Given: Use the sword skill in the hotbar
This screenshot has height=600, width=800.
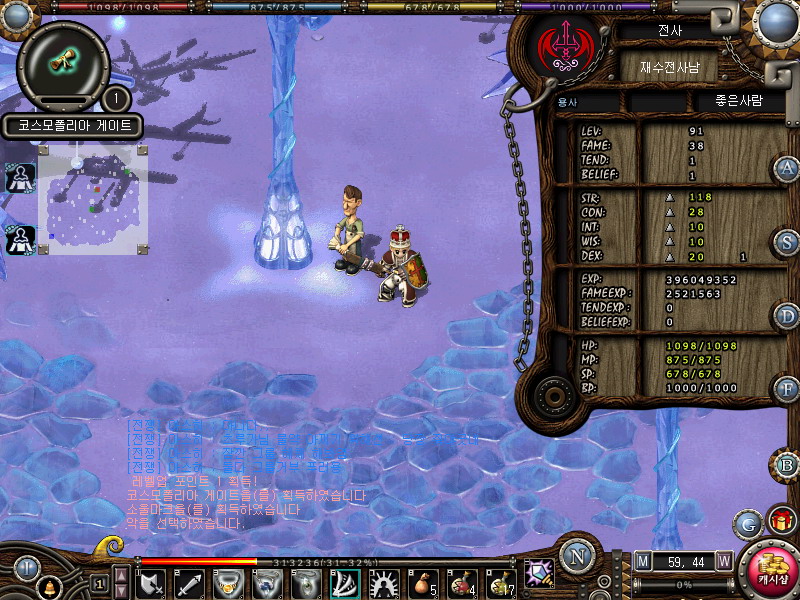Looking at the screenshot, I should [x=190, y=582].
